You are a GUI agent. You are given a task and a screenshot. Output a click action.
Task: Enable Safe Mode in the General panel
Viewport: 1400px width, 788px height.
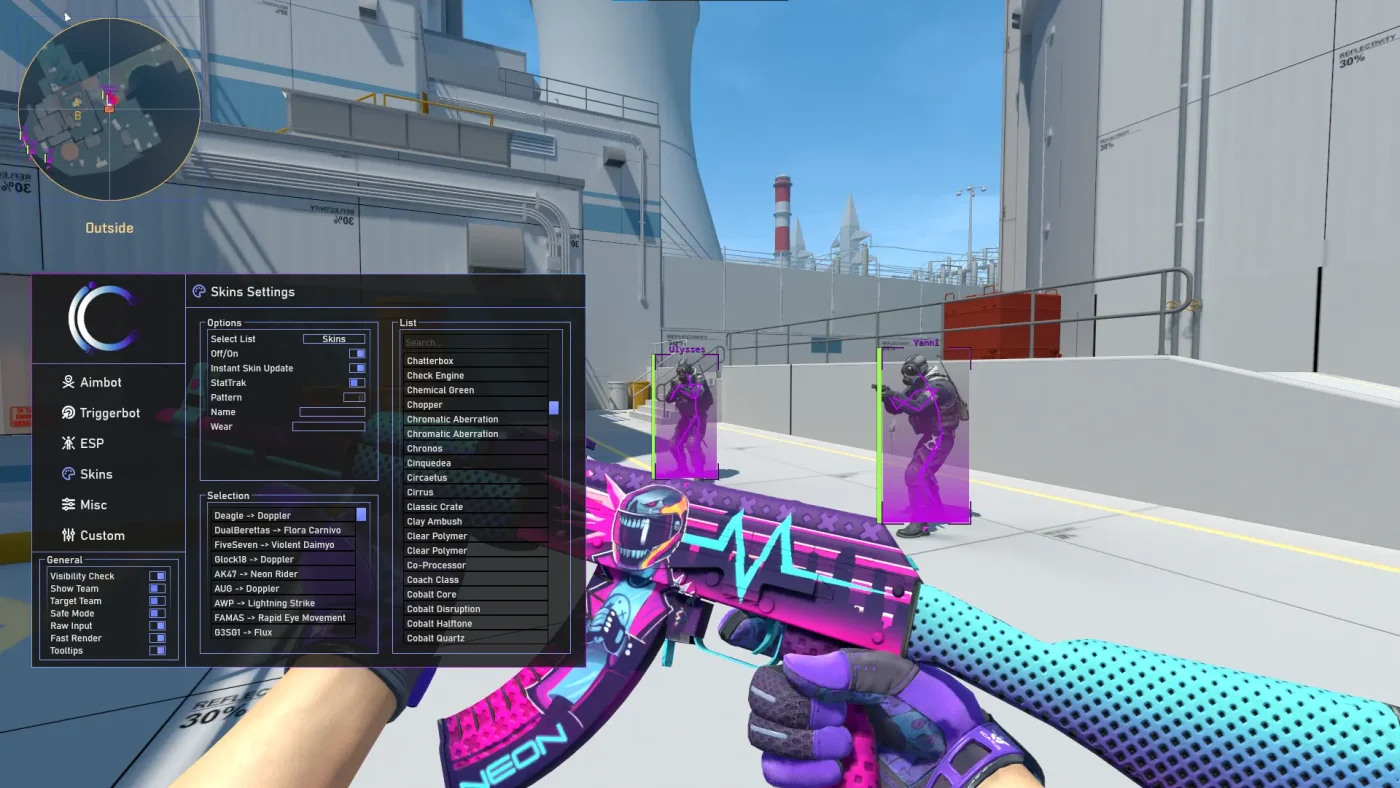(x=159, y=613)
